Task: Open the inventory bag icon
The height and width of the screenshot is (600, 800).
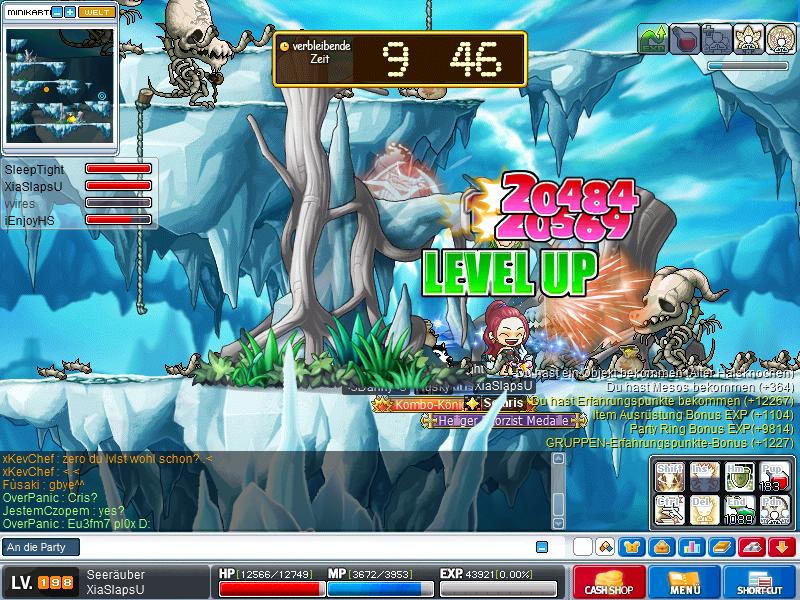Action: [x=661, y=547]
